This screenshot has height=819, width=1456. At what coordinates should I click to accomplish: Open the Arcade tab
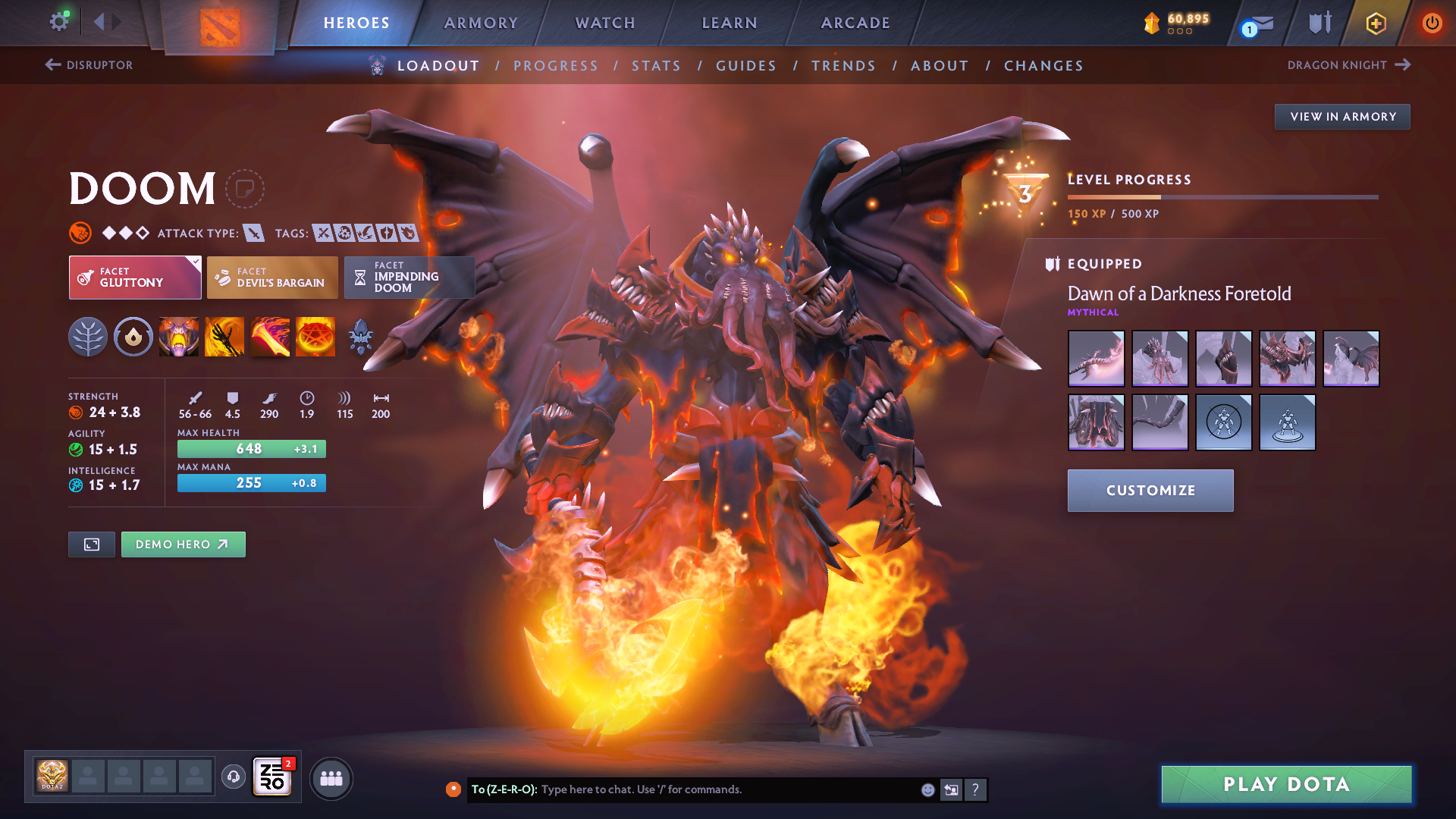(x=855, y=23)
